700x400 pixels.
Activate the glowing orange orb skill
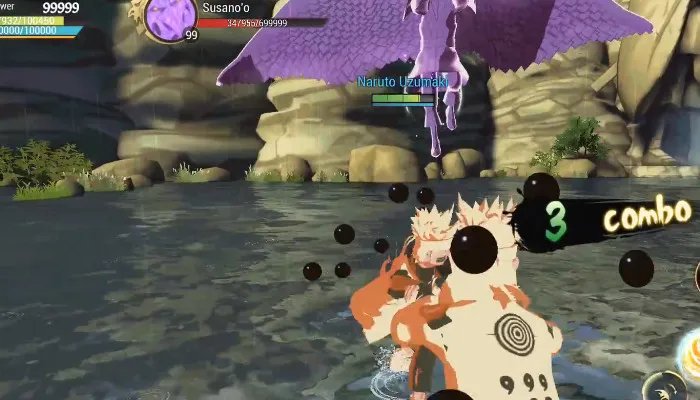coord(691,350)
